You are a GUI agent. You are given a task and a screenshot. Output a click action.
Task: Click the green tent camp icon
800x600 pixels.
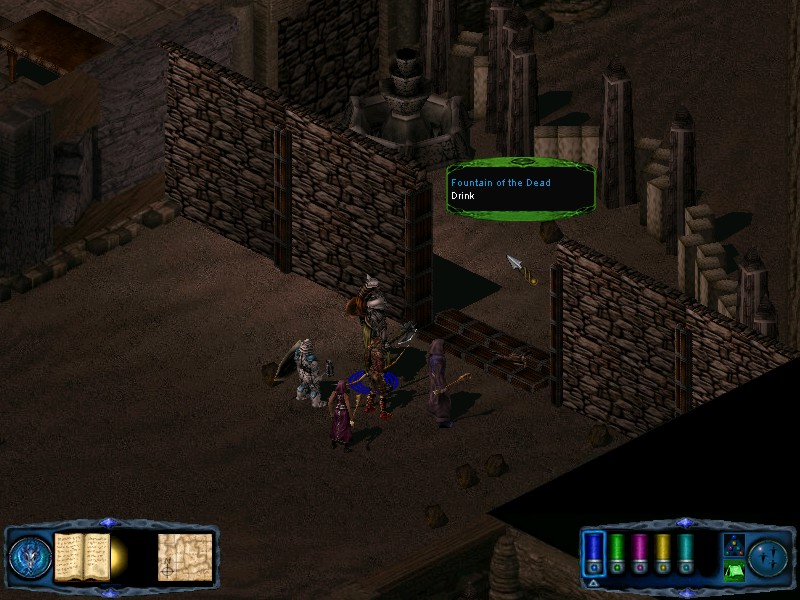(733, 570)
